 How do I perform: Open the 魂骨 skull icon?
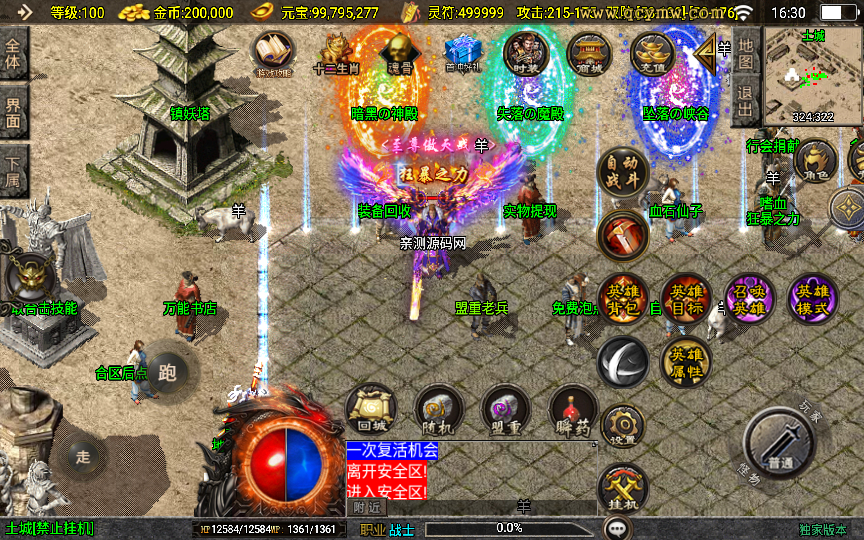[400, 53]
